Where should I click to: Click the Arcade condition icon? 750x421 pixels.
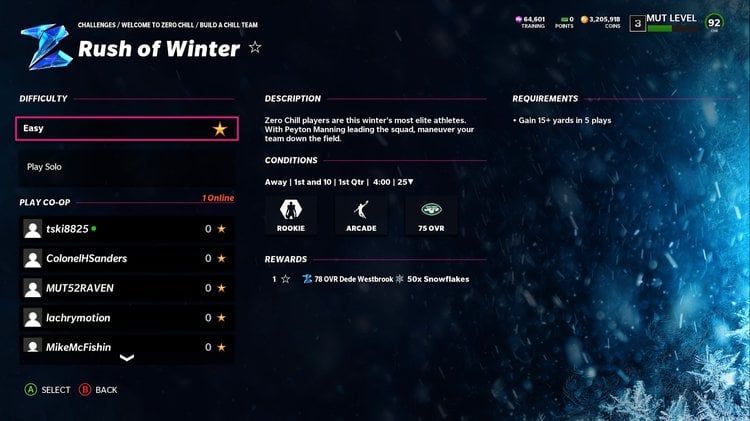[x=361, y=213]
